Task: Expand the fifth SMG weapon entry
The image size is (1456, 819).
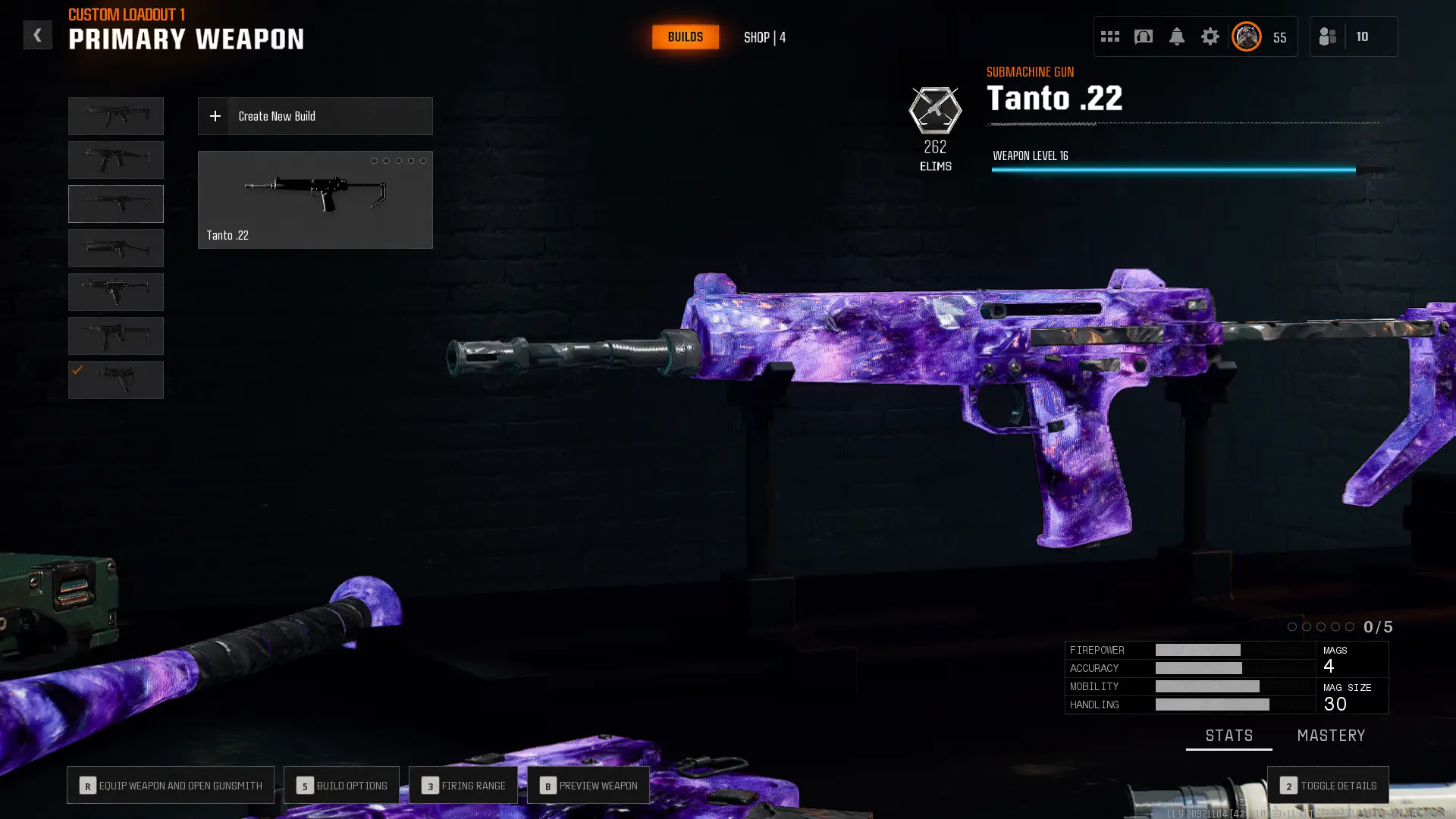Action: point(115,291)
